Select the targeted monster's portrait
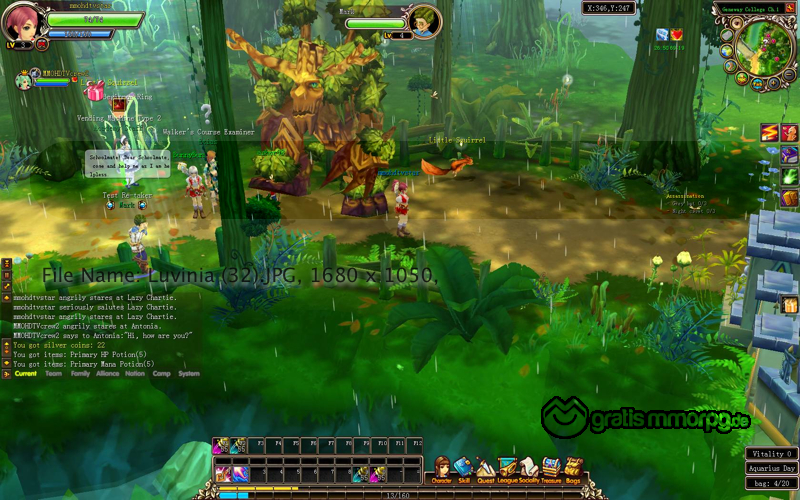 coord(426,20)
